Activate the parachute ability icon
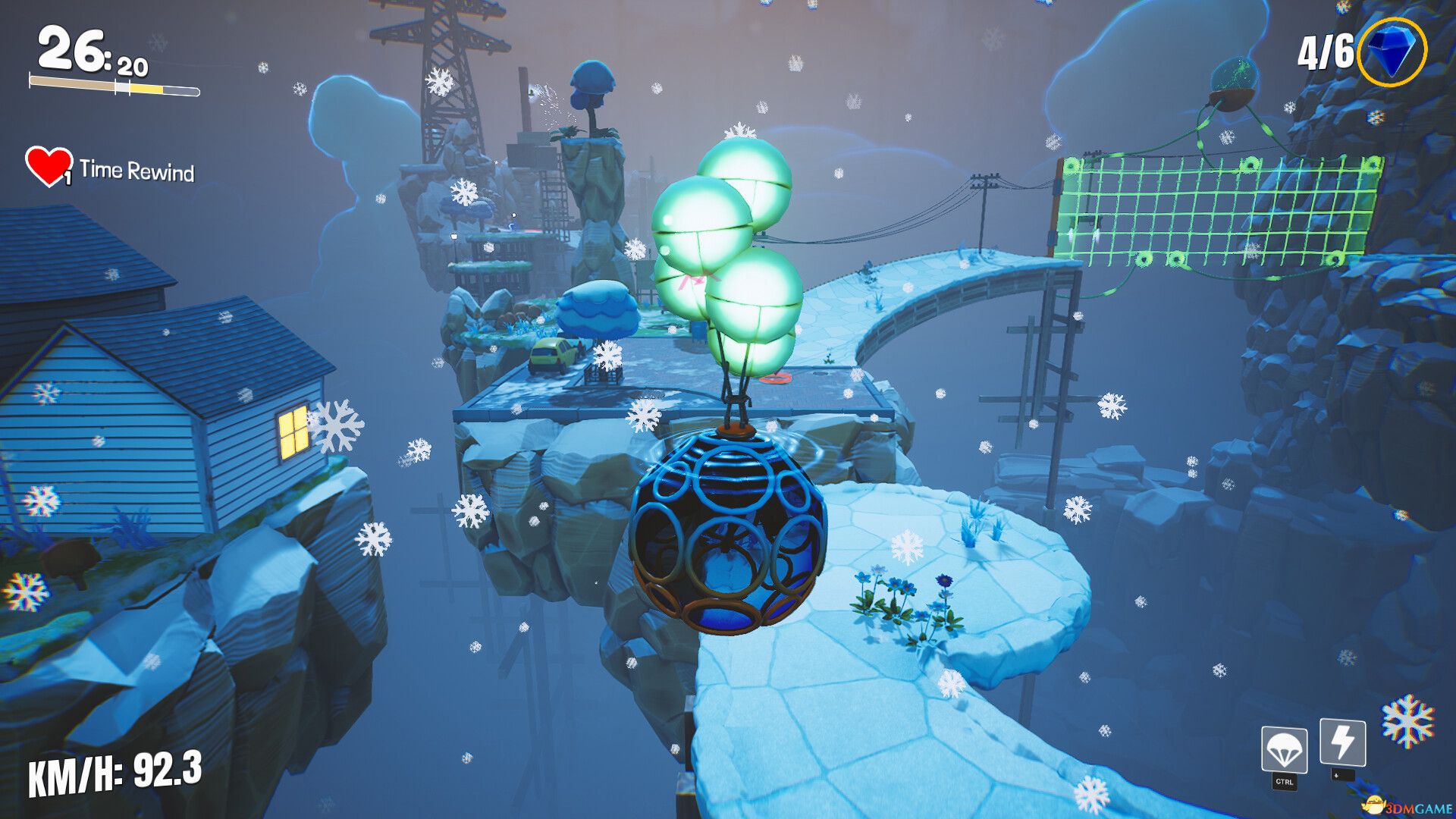Viewport: 1456px width, 819px height. (x=1284, y=749)
